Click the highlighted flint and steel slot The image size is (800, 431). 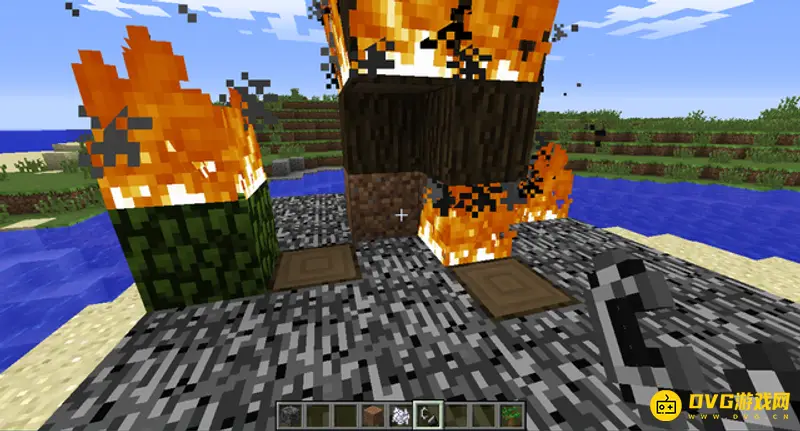[x=430, y=413]
